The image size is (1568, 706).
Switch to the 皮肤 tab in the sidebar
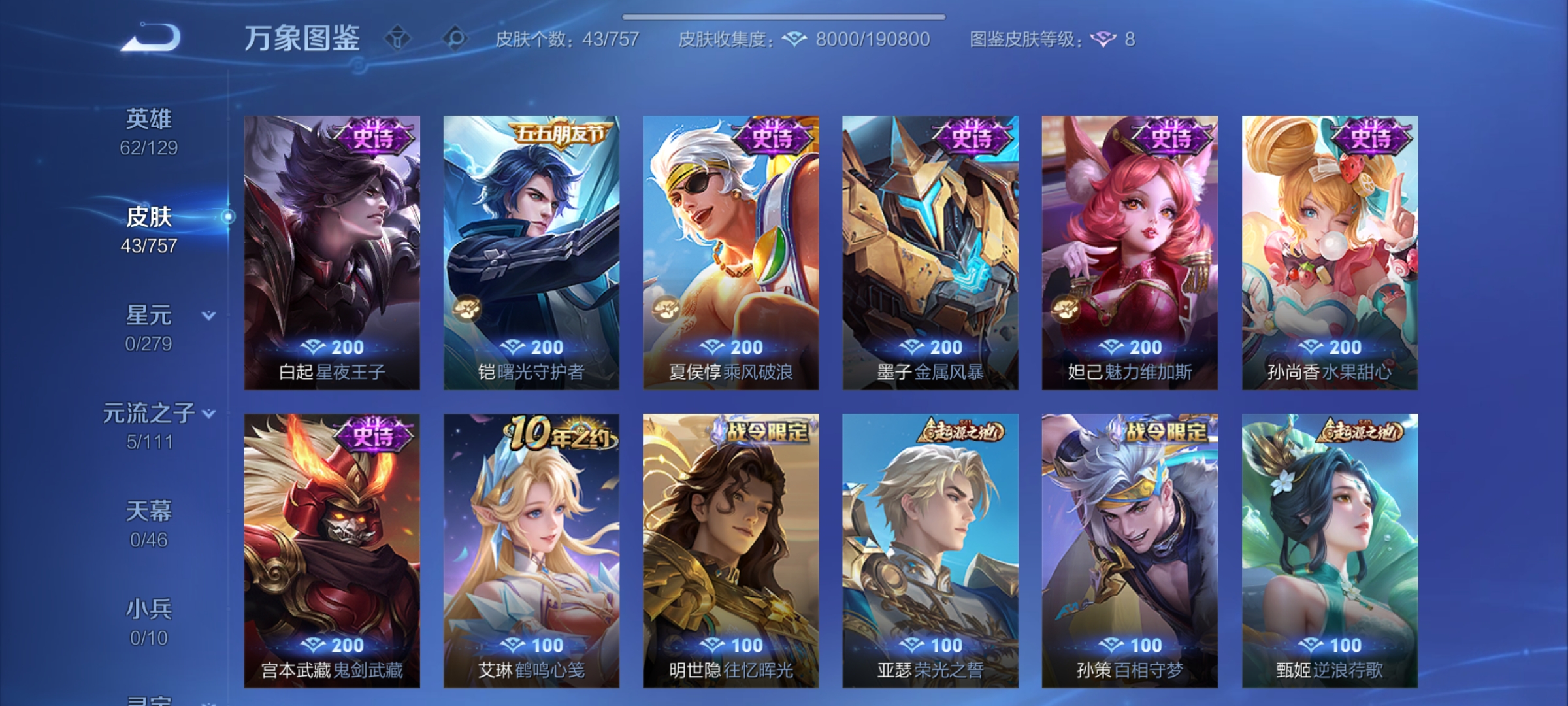pos(150,218)
